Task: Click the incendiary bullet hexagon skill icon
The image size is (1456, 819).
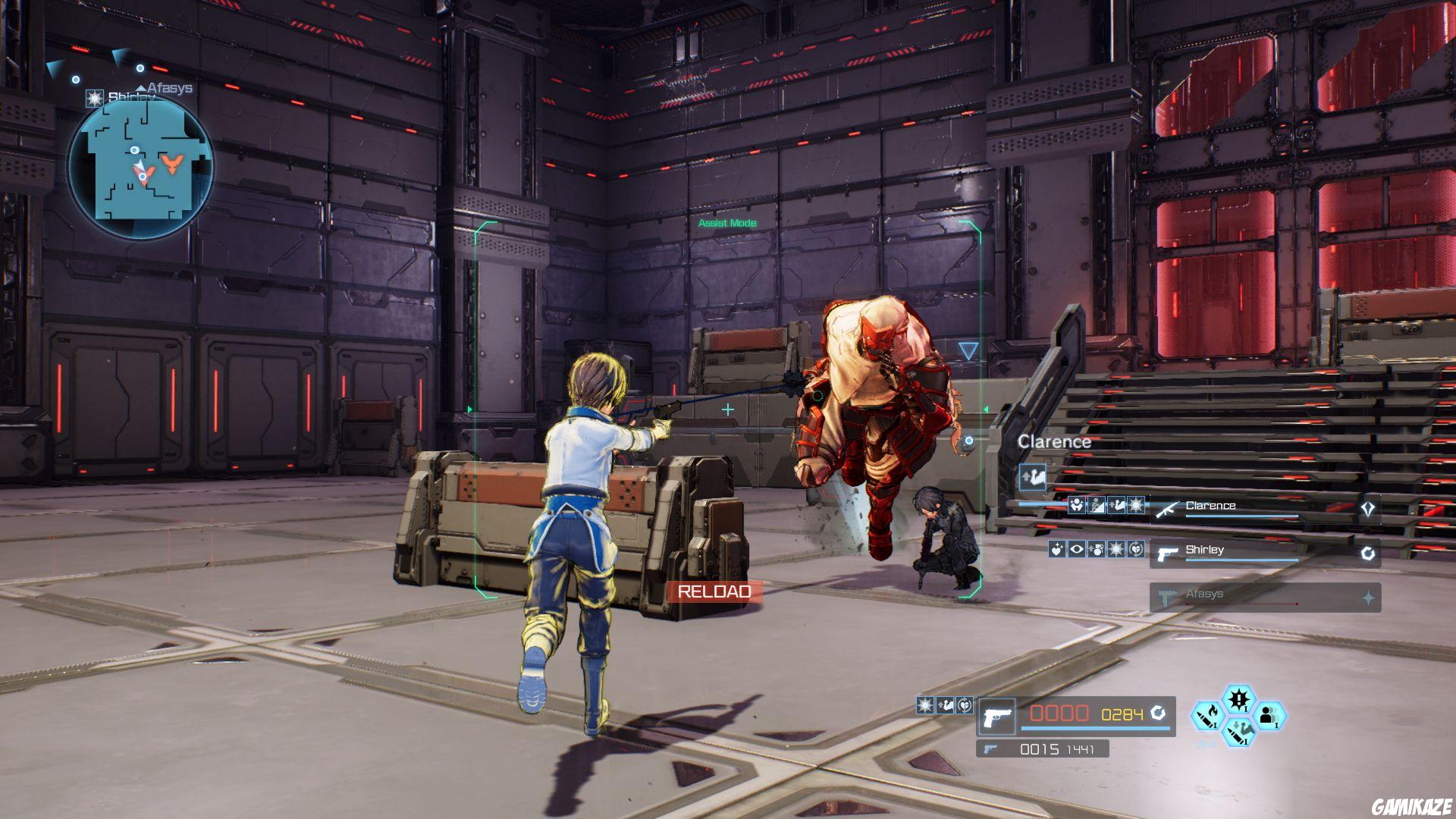Action: (x=1207, y=717)
